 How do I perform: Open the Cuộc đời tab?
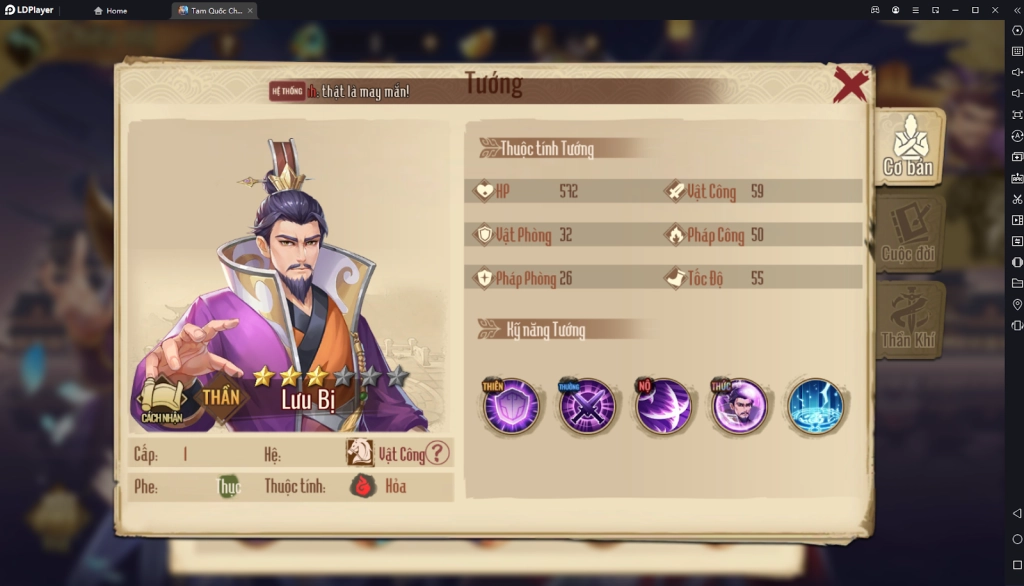tap(908, 234)
